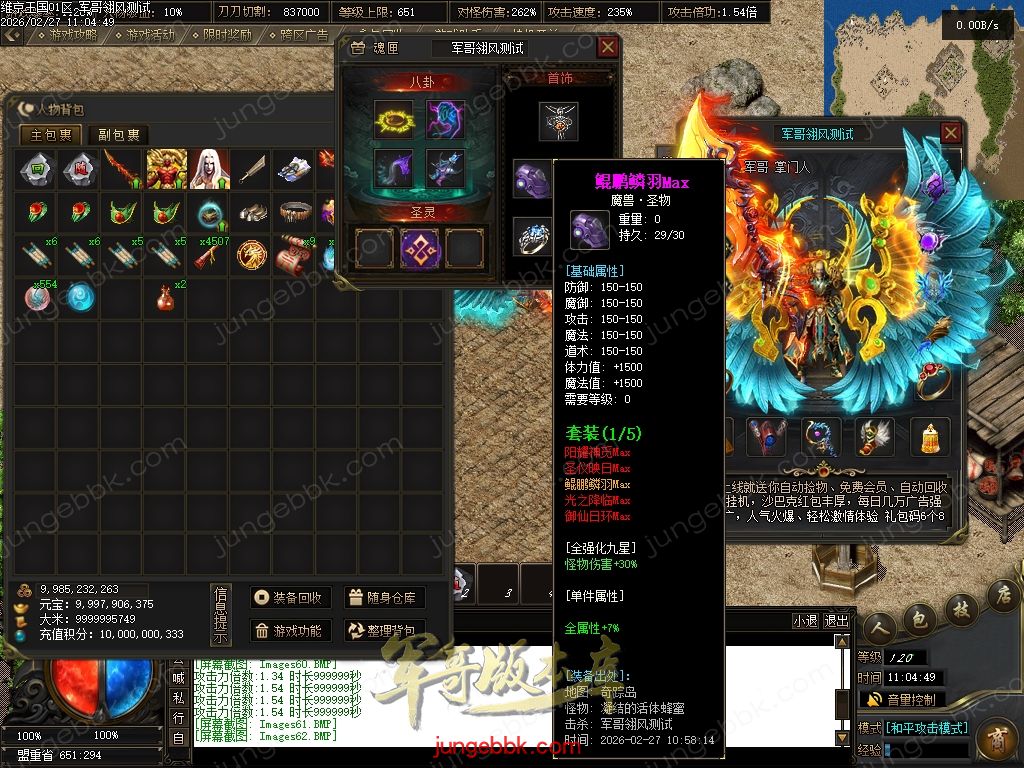Select the white-haired character portrait item

pos(209,169)
